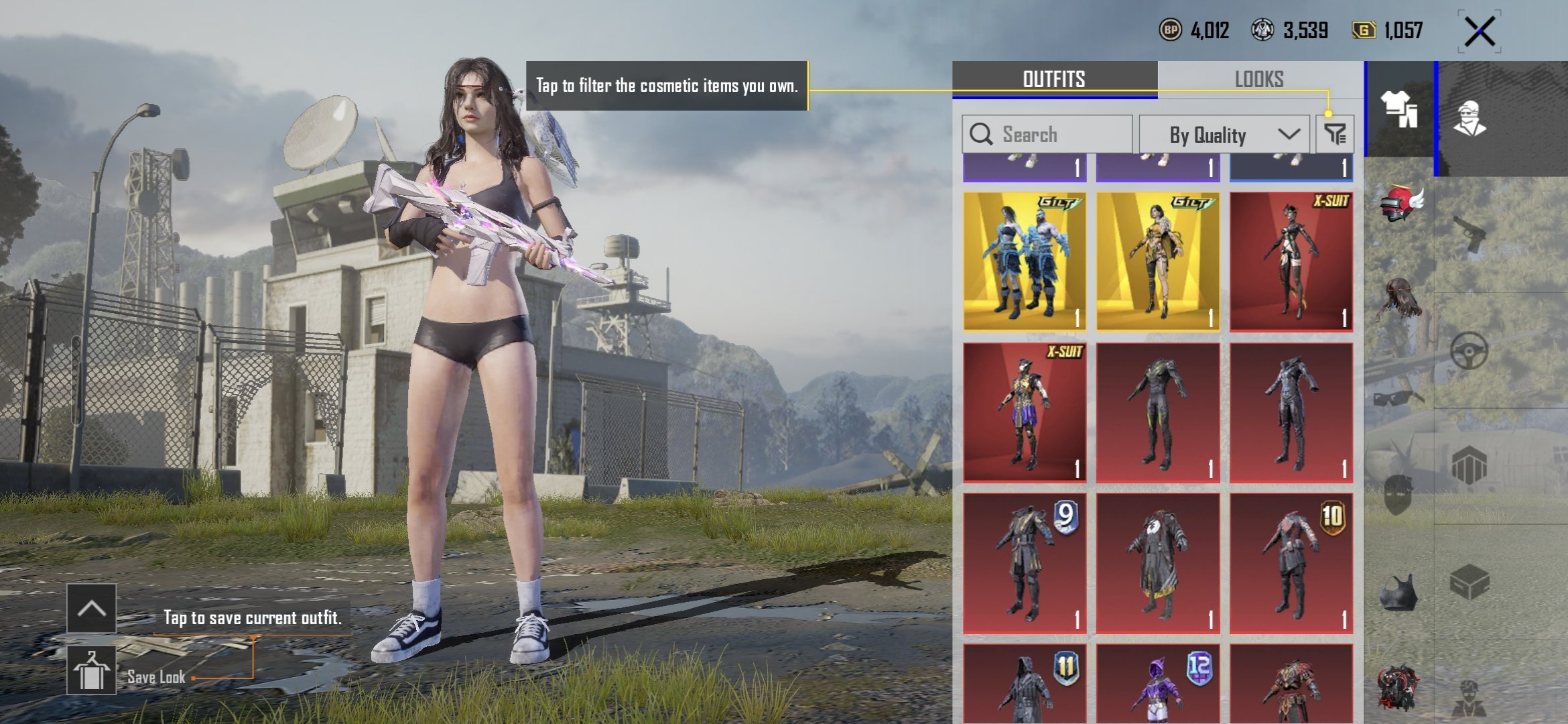The image size is (1568, 724).
Task: Close the wardrobe screen
Action: [x=1480, y=32]
